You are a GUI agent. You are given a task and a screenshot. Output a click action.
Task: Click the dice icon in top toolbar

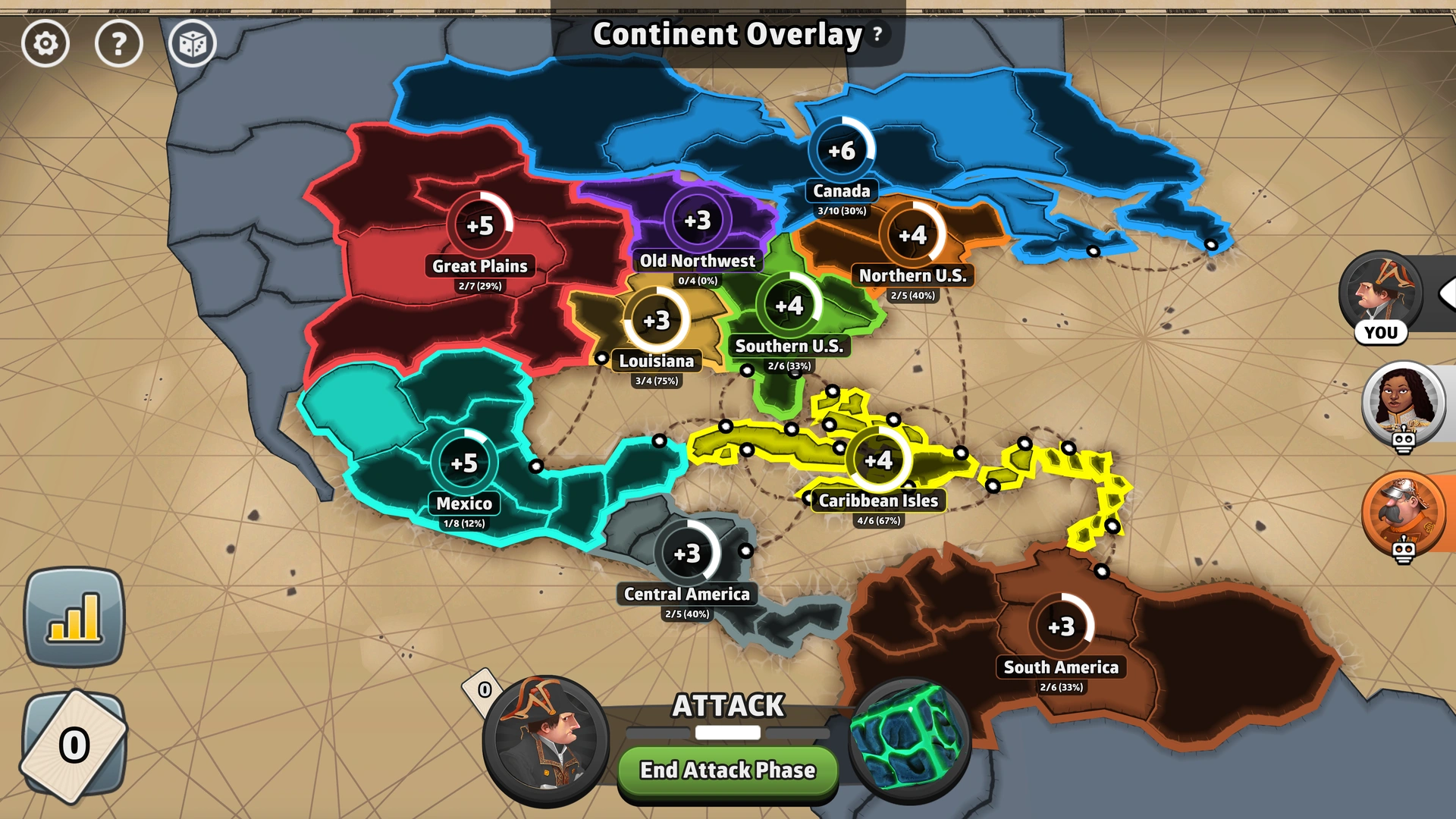coord(193,44)
